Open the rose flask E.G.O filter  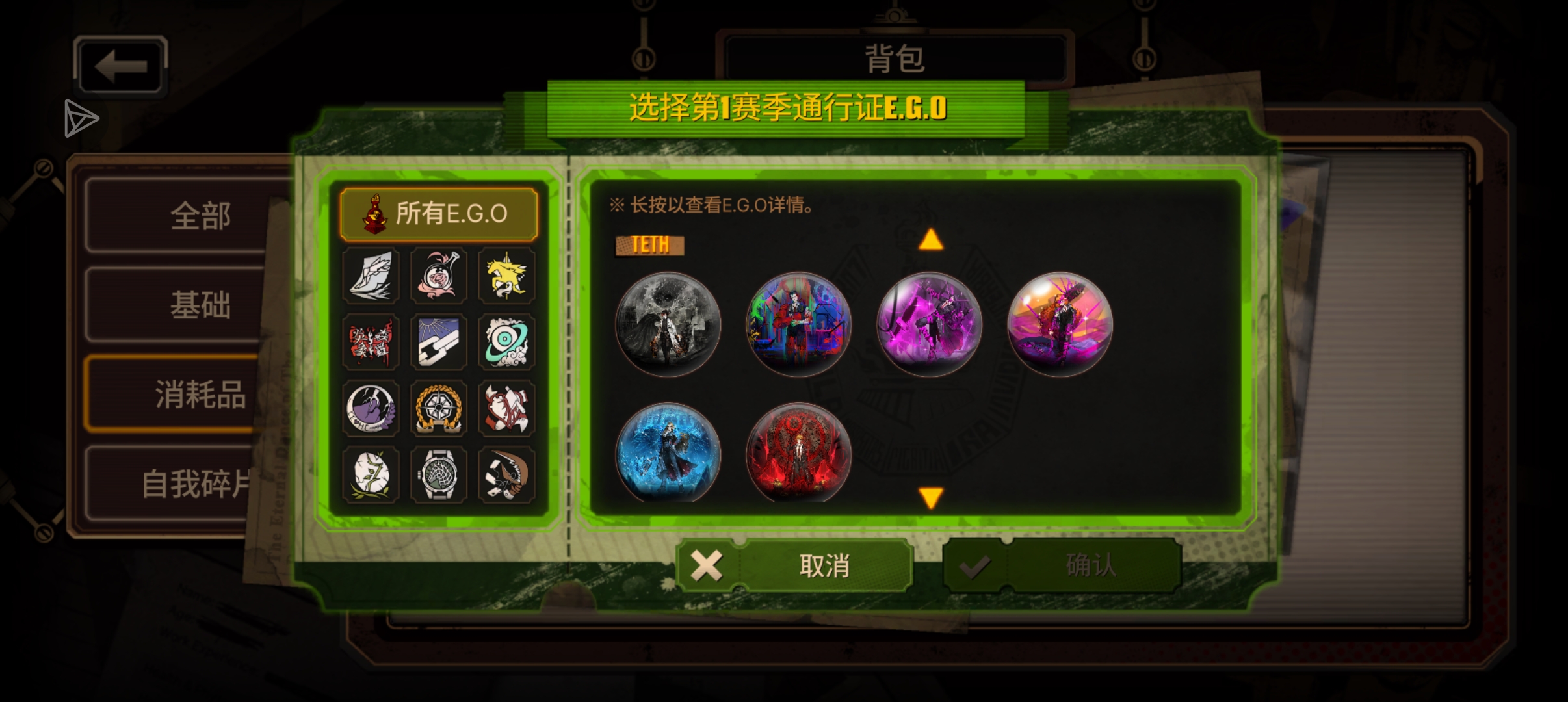(439, 276)
